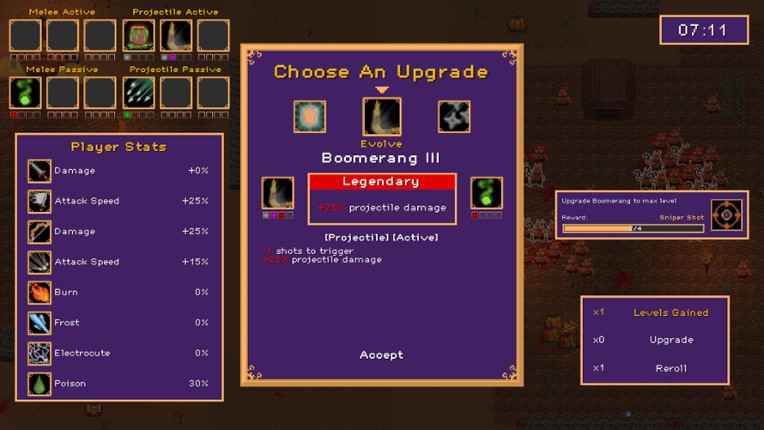Click the green poison icon right of Legendary panel
The width and height of the screenshot is (764, 430).
click(x=486, y=193)
